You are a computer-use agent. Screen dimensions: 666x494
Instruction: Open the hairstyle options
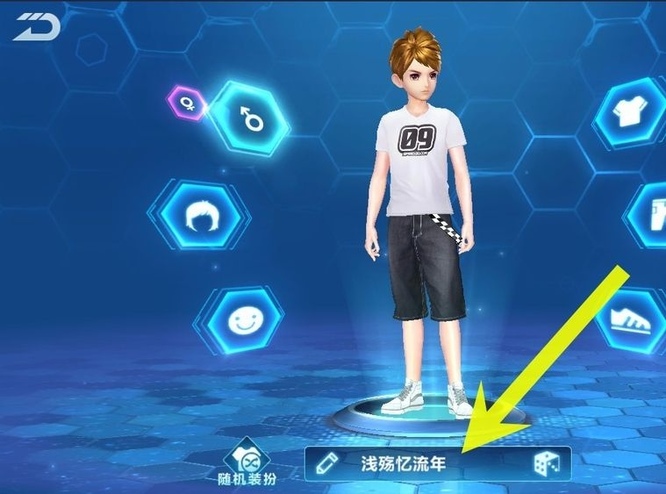(199, 213)
